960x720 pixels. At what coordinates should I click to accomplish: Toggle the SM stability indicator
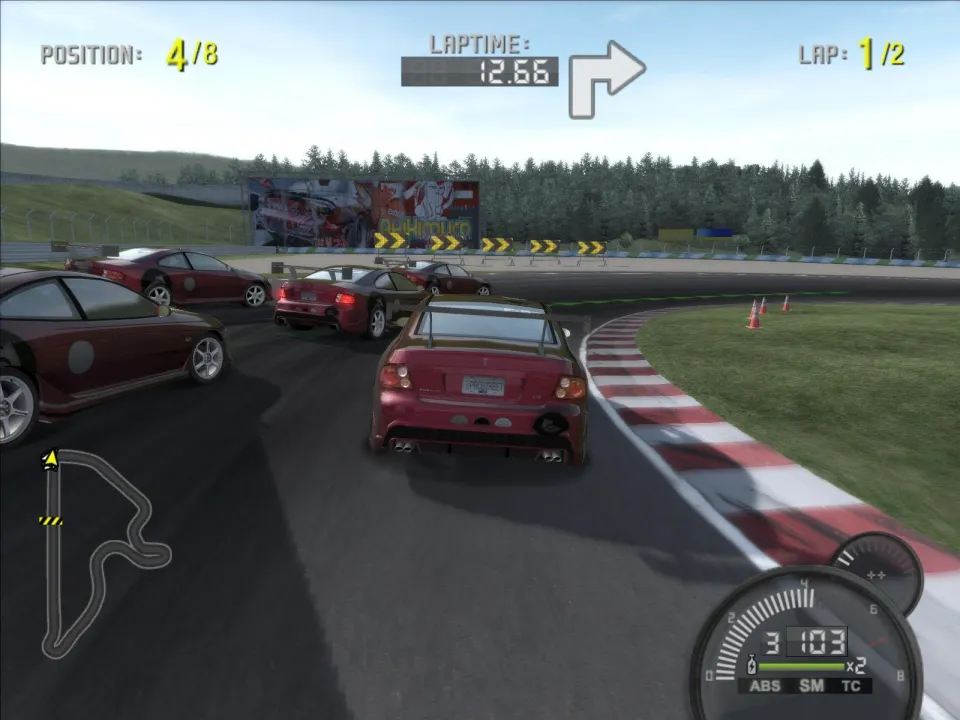pos(810,686)
